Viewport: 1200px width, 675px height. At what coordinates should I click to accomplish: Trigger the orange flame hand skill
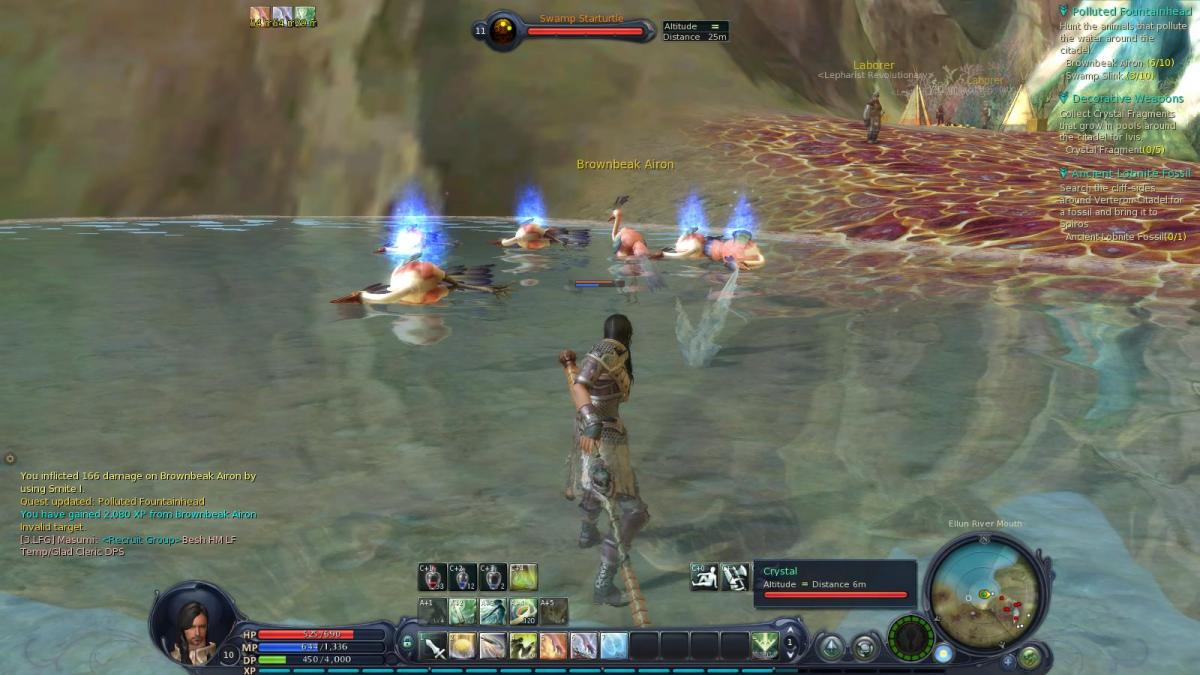(x=553, y=646)
